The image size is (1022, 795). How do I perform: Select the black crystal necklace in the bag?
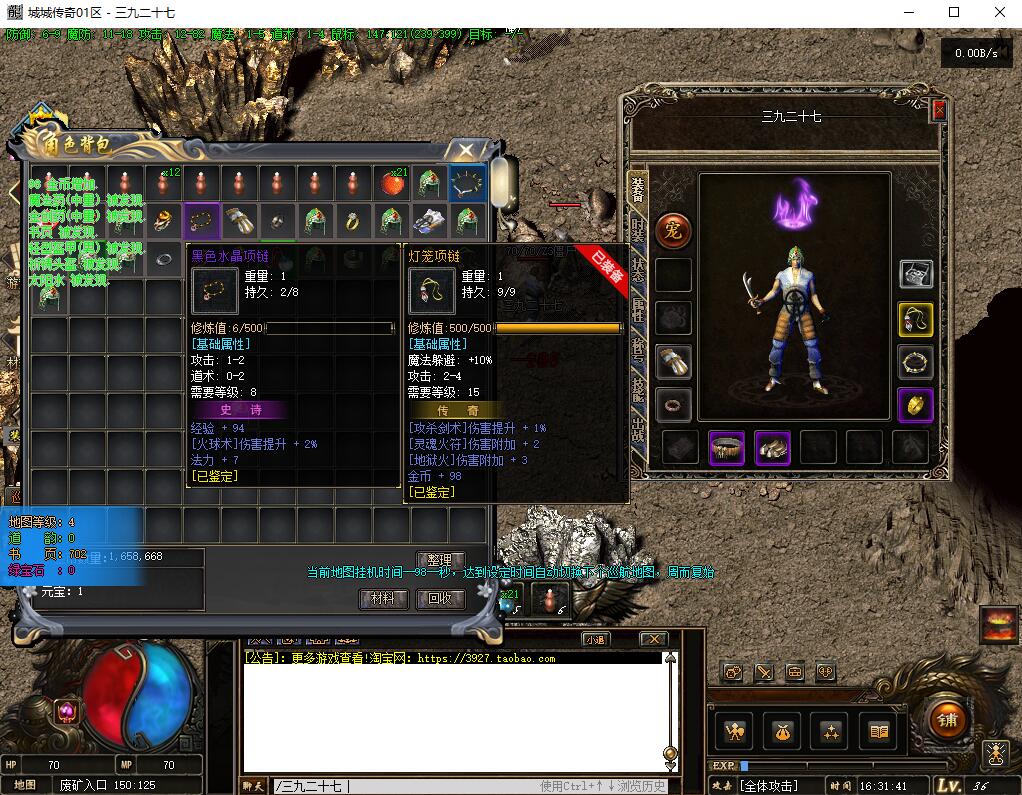(x=202, y=220)
